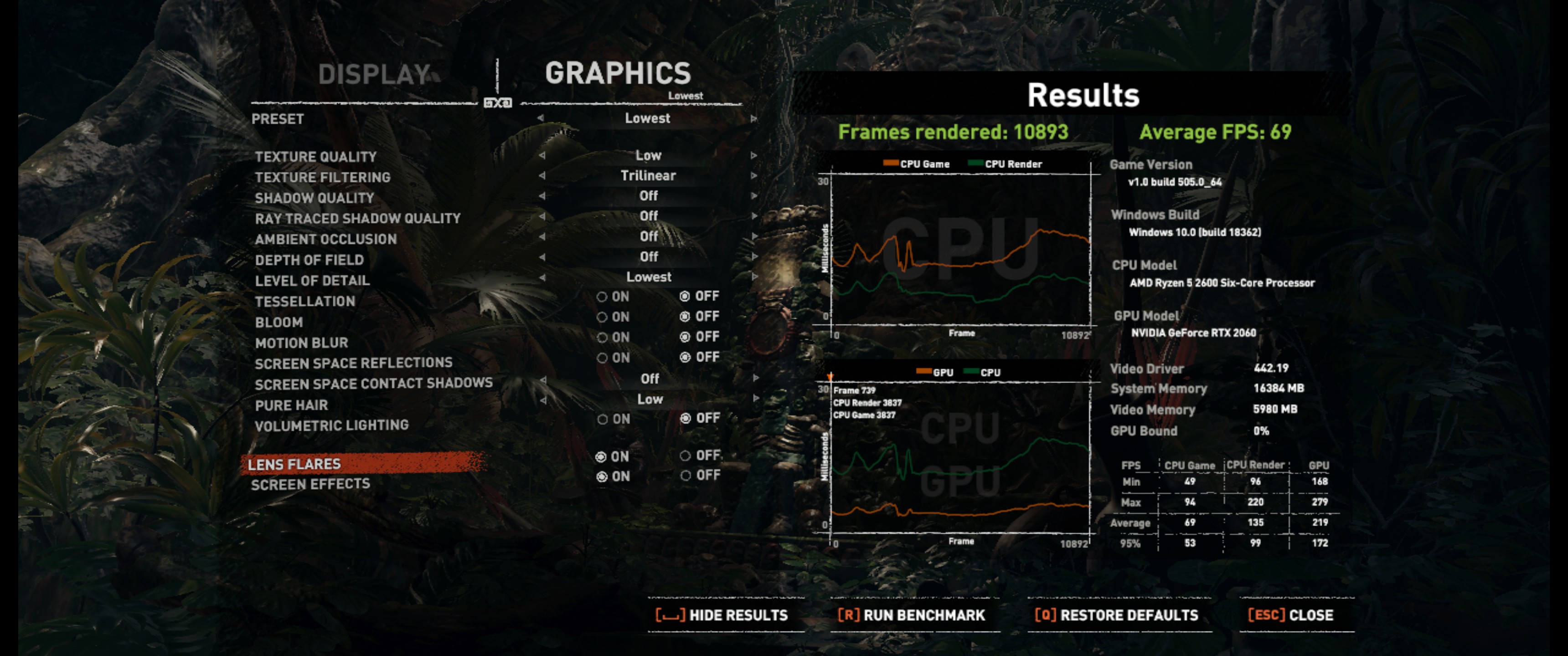The width and height of the screenshot is (1568, 656).
Task: Increase Texture Filtering with right arrow
Action: pos(753,176)
